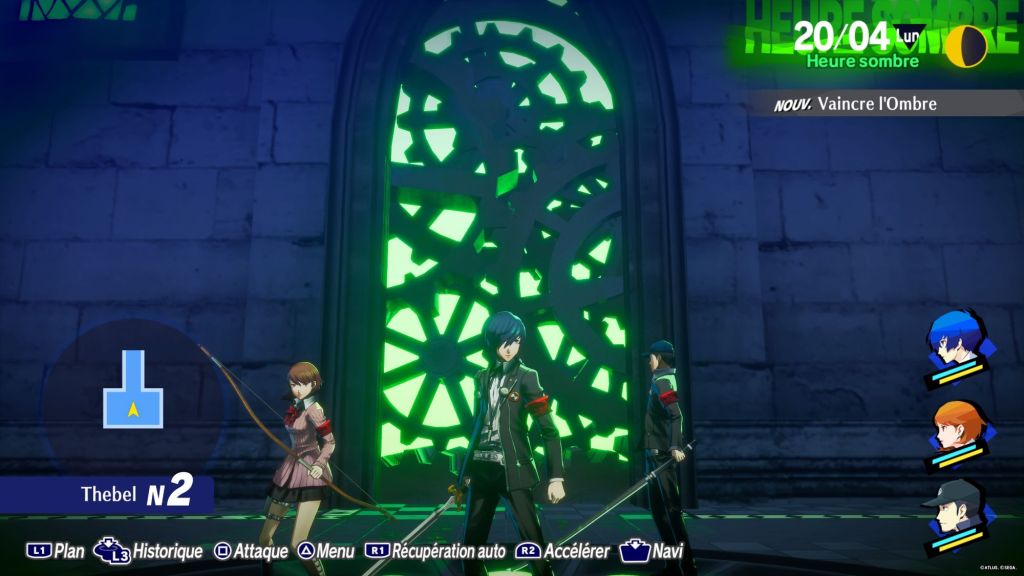
Task: Select the Vaincre l'Ombre objective tracker
Action: [x=876, y=103]
